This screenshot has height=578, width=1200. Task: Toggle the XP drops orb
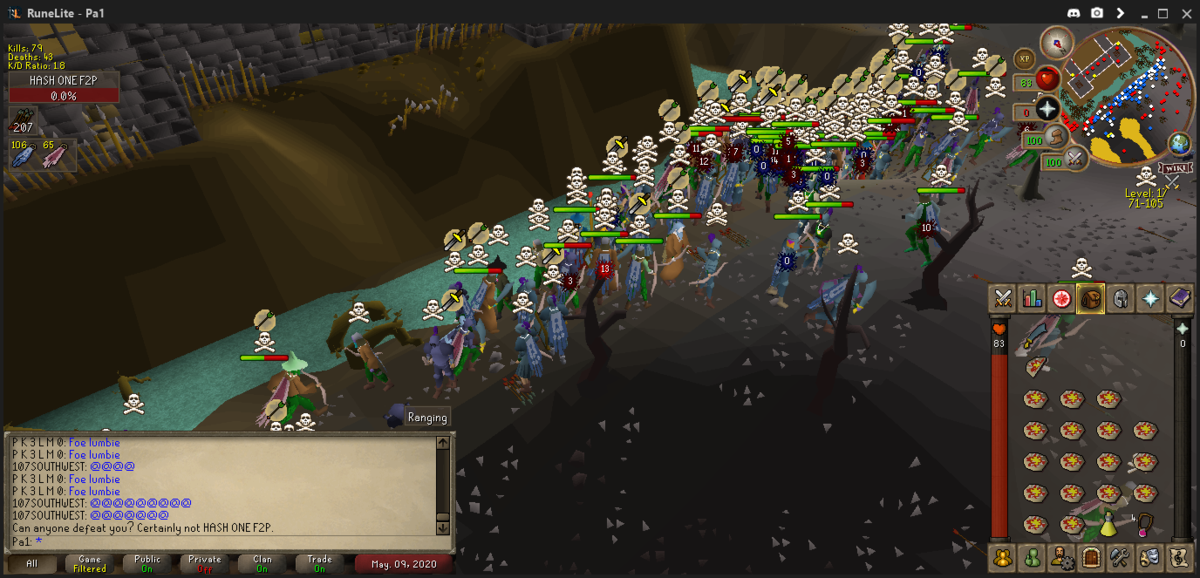1024,59
